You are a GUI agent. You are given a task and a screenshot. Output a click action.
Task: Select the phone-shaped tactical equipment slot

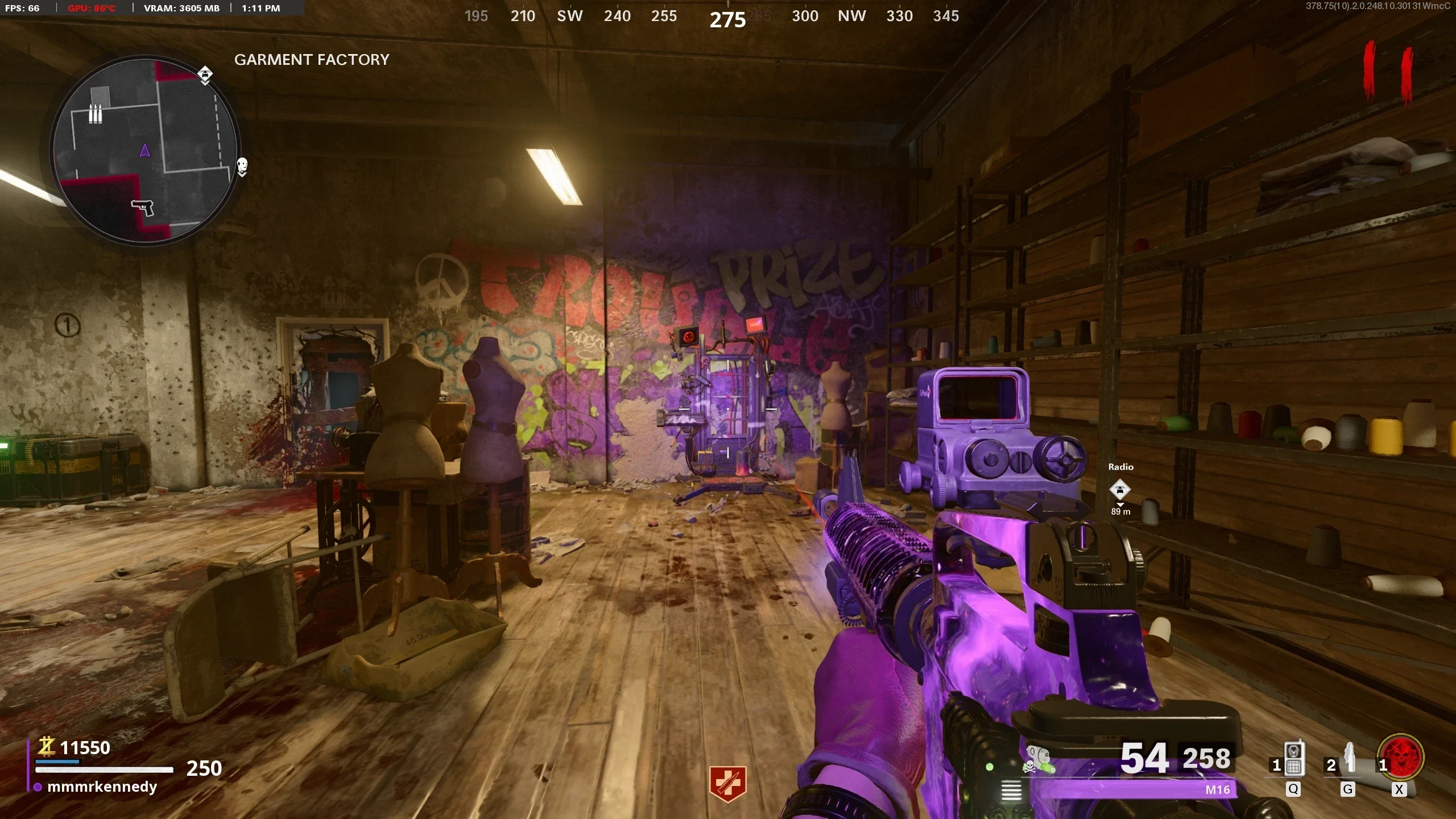tap(1293, 760)
